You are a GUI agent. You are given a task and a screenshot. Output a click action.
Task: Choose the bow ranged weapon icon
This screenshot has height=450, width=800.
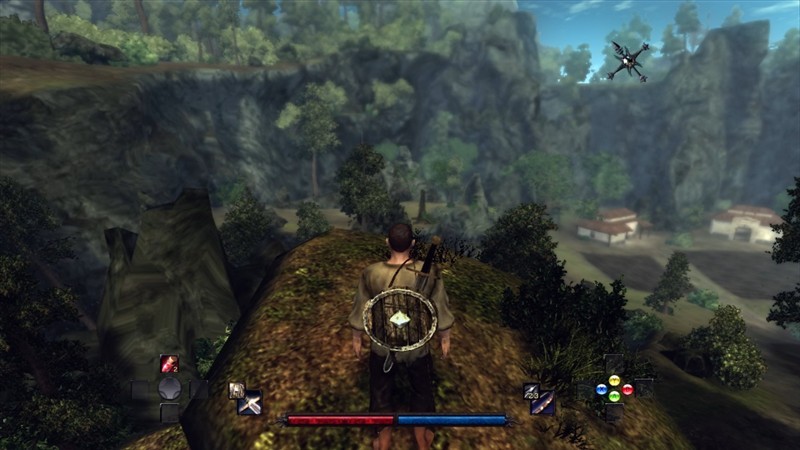(x=544, y=403)
